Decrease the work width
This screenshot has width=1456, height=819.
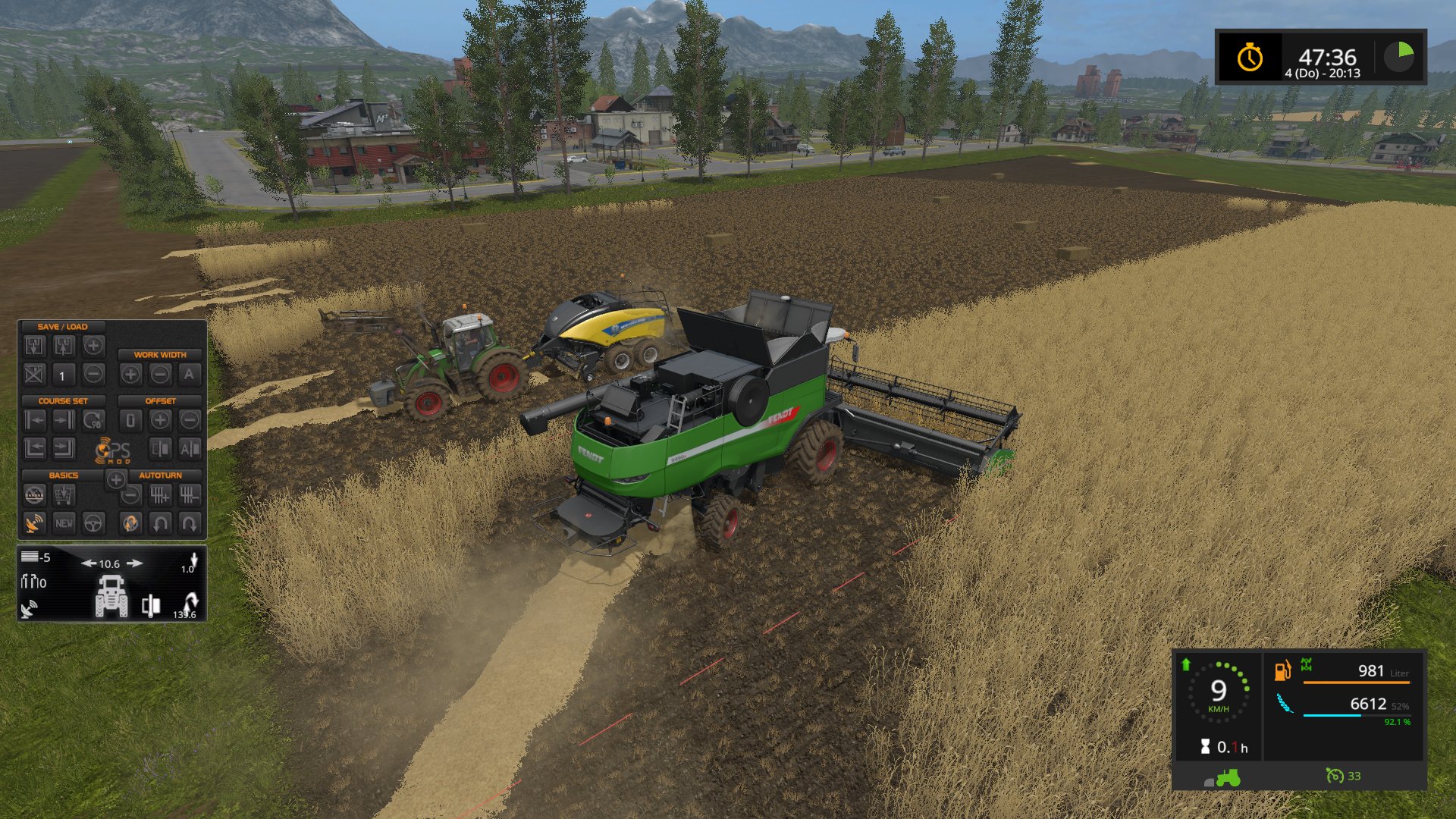coord(160,374)
